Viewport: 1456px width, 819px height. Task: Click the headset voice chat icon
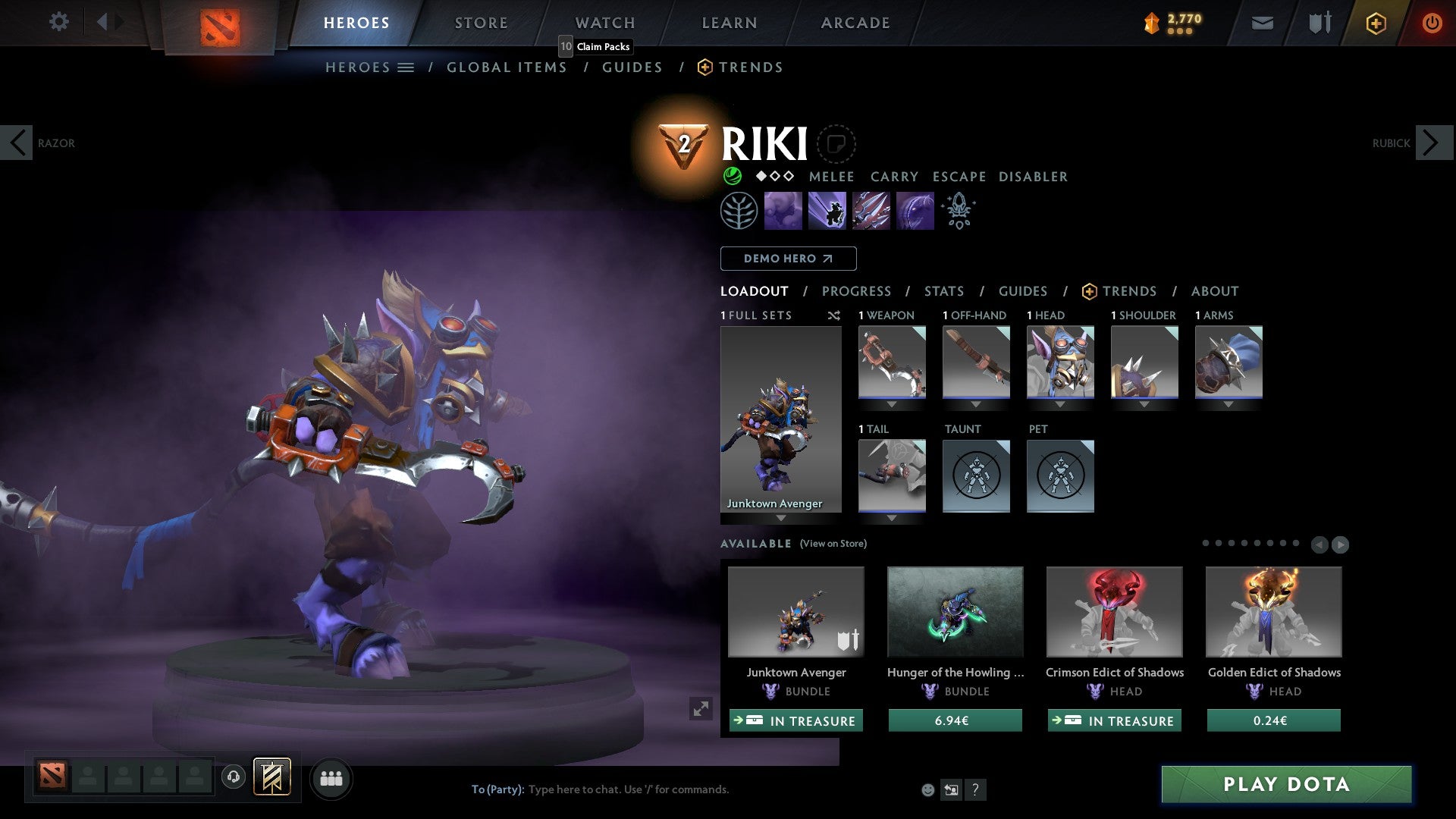tap(234, 778)
